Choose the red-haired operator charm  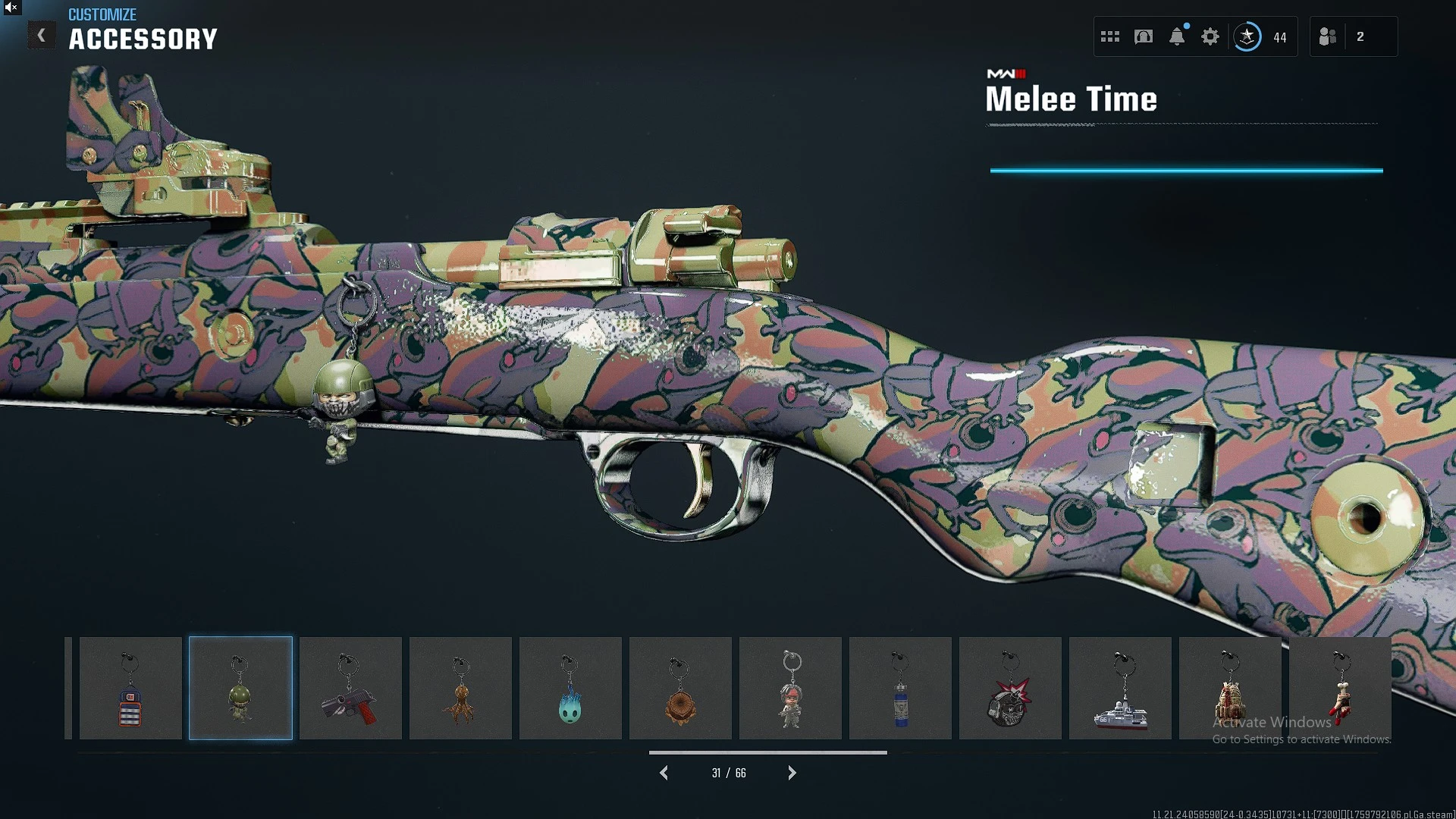tap(790, 689)
